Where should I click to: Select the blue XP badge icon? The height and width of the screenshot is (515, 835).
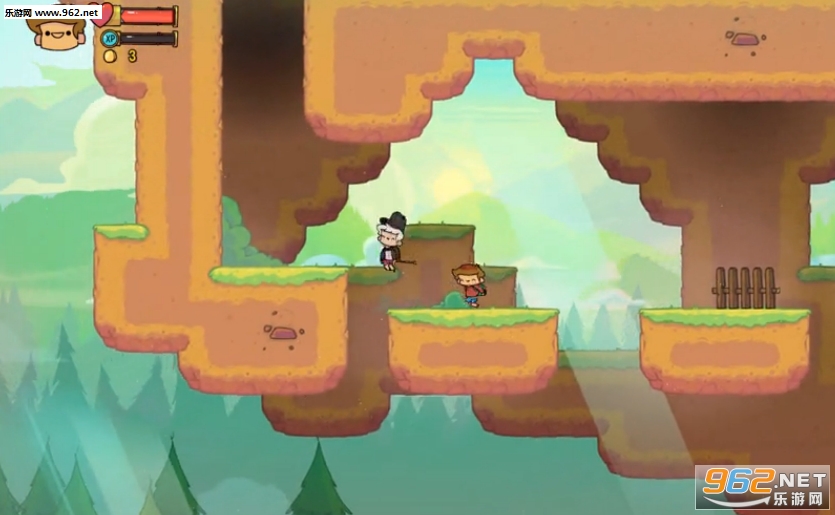pyautogui.click(x=110, y=39)
